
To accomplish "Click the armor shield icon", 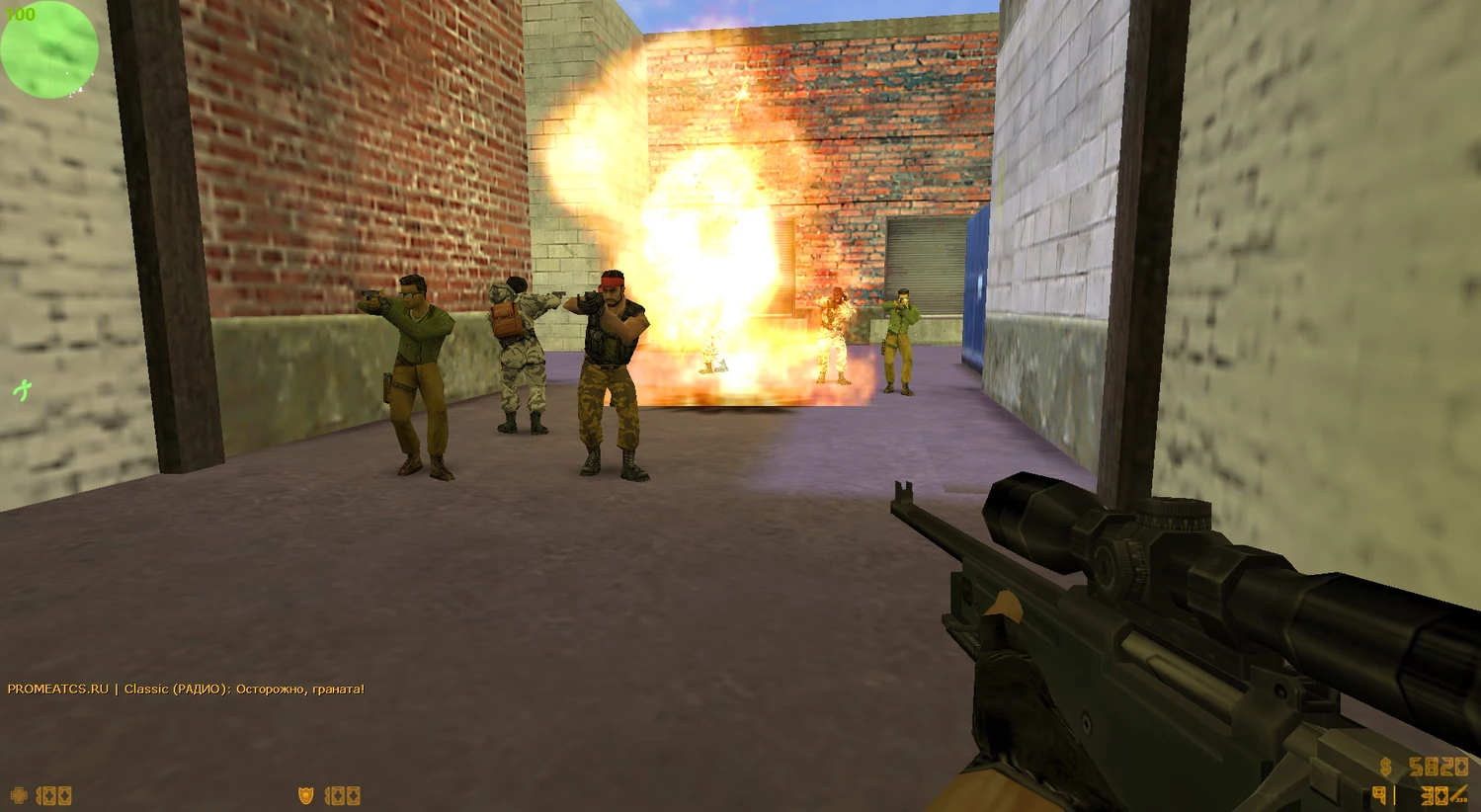I will [307, 795].
